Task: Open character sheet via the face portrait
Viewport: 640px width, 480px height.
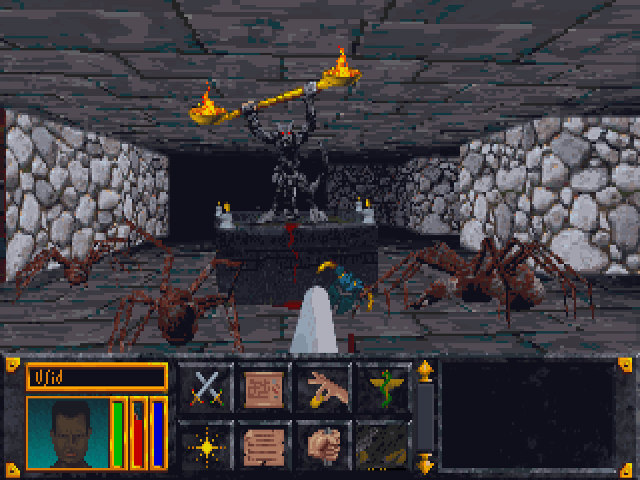Action: (x=66, y=433)
